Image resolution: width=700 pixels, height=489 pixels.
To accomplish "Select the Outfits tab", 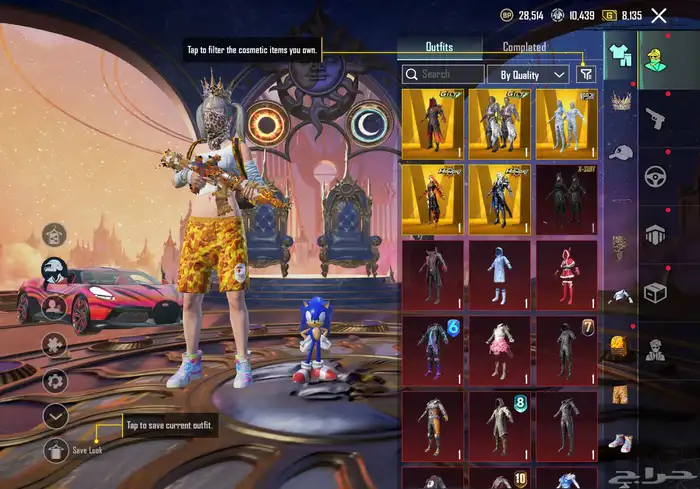I will click(439, 47).
